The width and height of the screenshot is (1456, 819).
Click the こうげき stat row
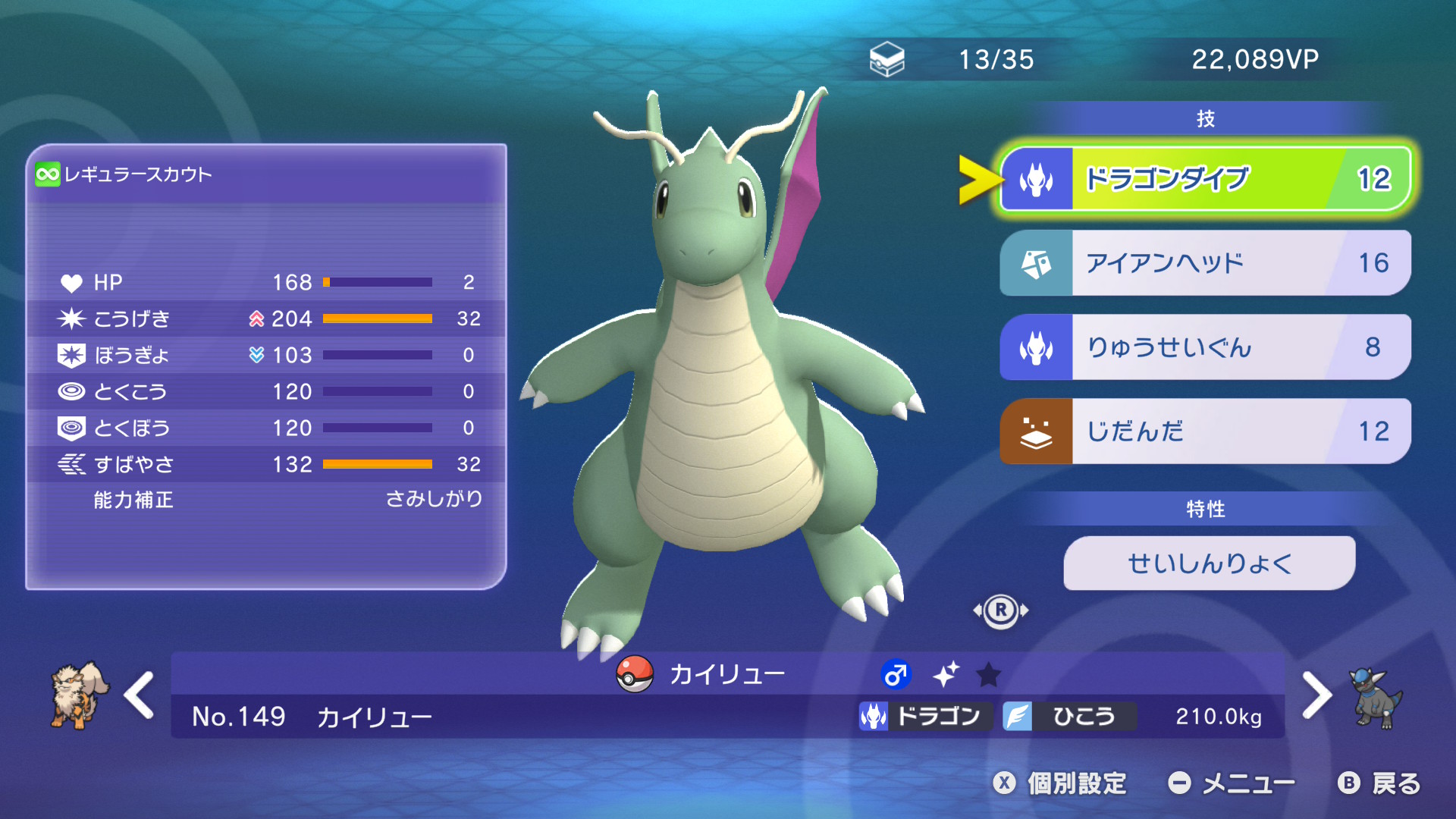coord(265,318)
